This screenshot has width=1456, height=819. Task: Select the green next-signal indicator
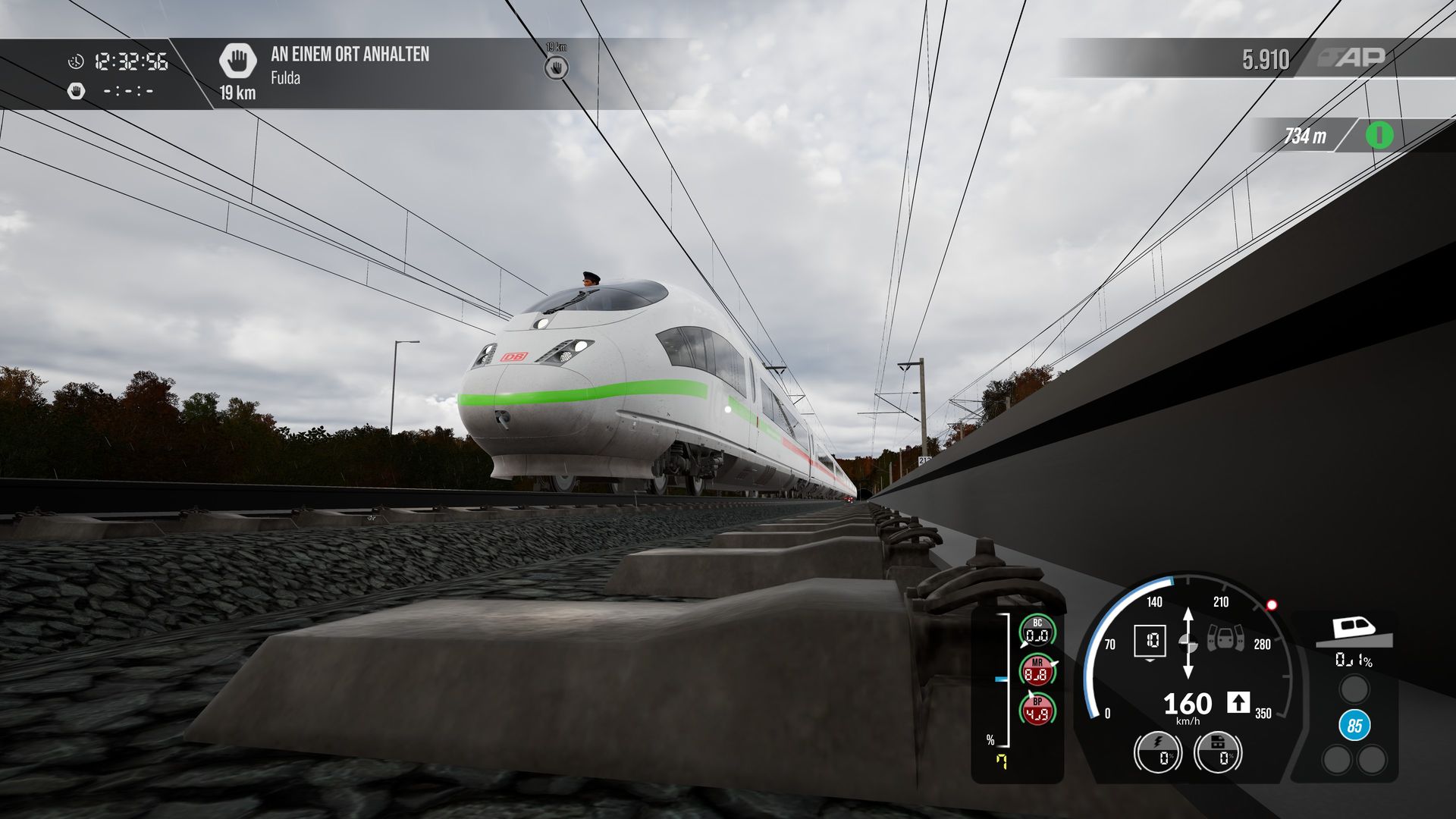pyautogui.click(x=1379, y=136)
